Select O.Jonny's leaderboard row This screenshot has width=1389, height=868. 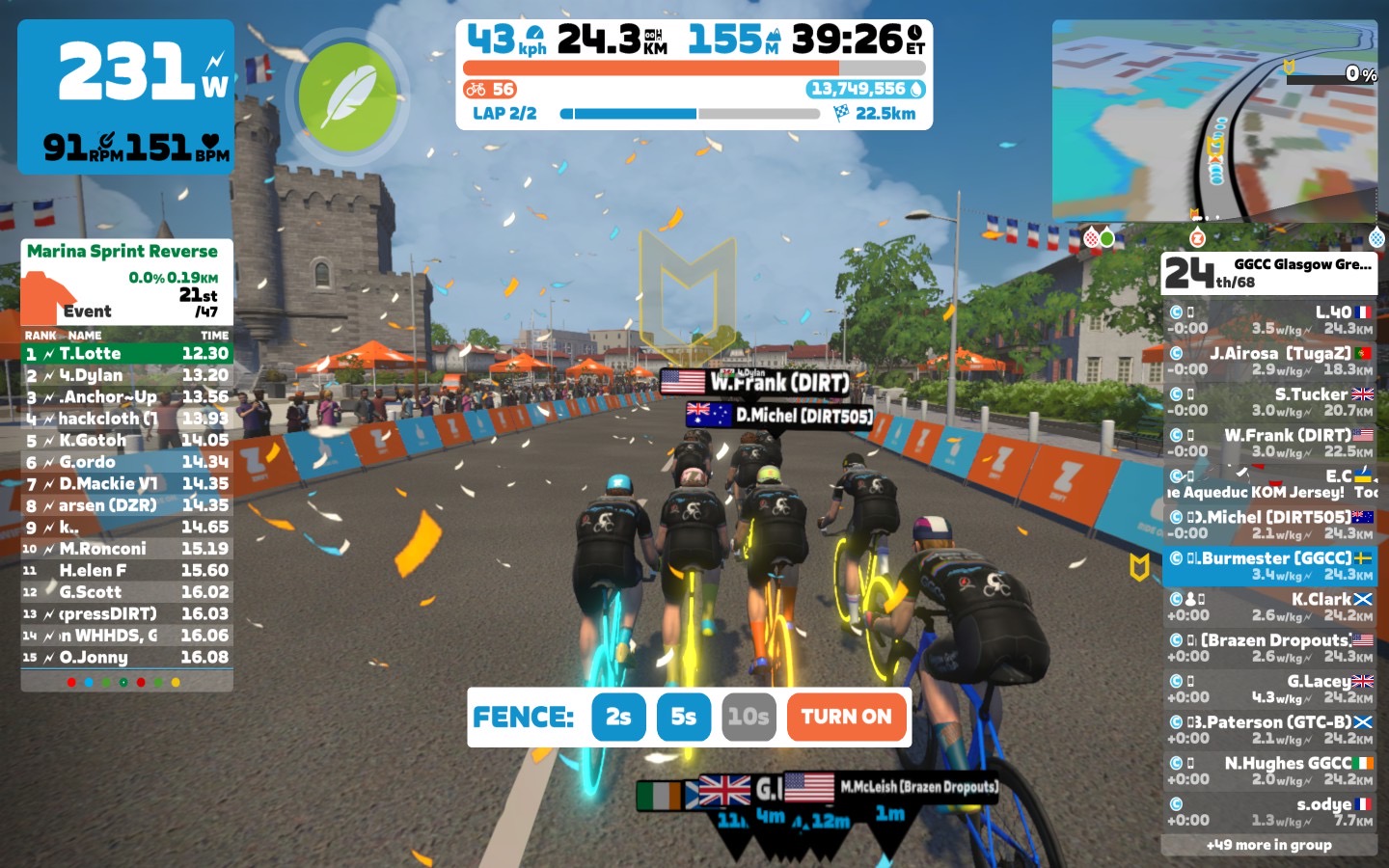point(127,658)
